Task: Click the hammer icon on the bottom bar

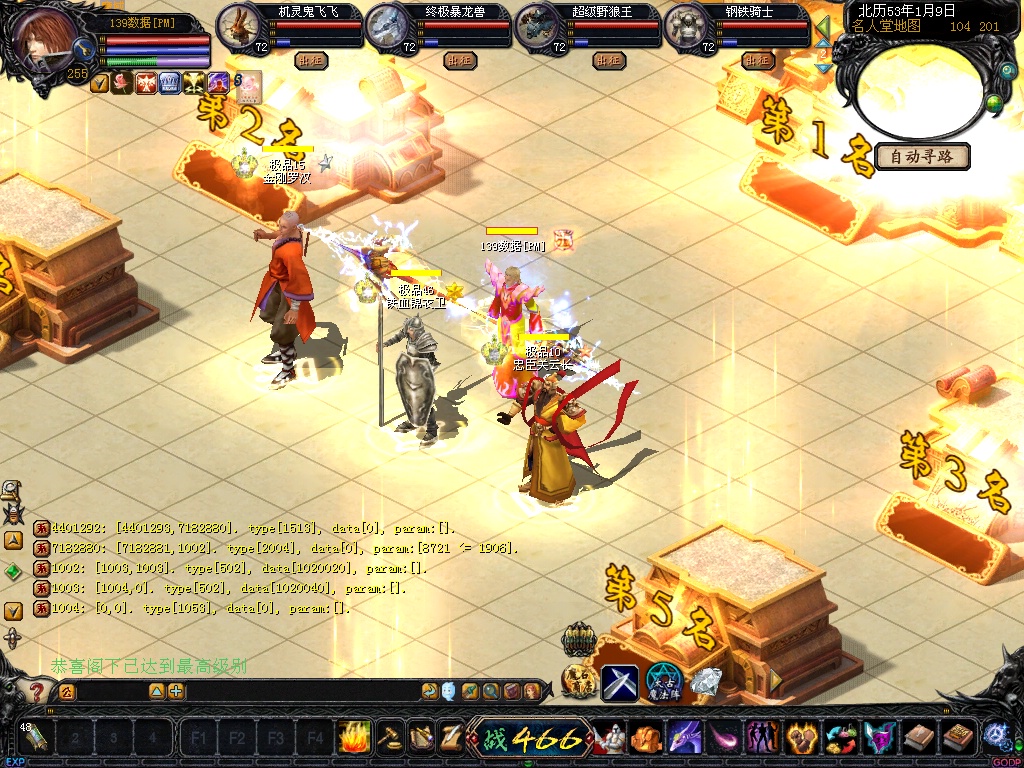Action: [390, 738]
